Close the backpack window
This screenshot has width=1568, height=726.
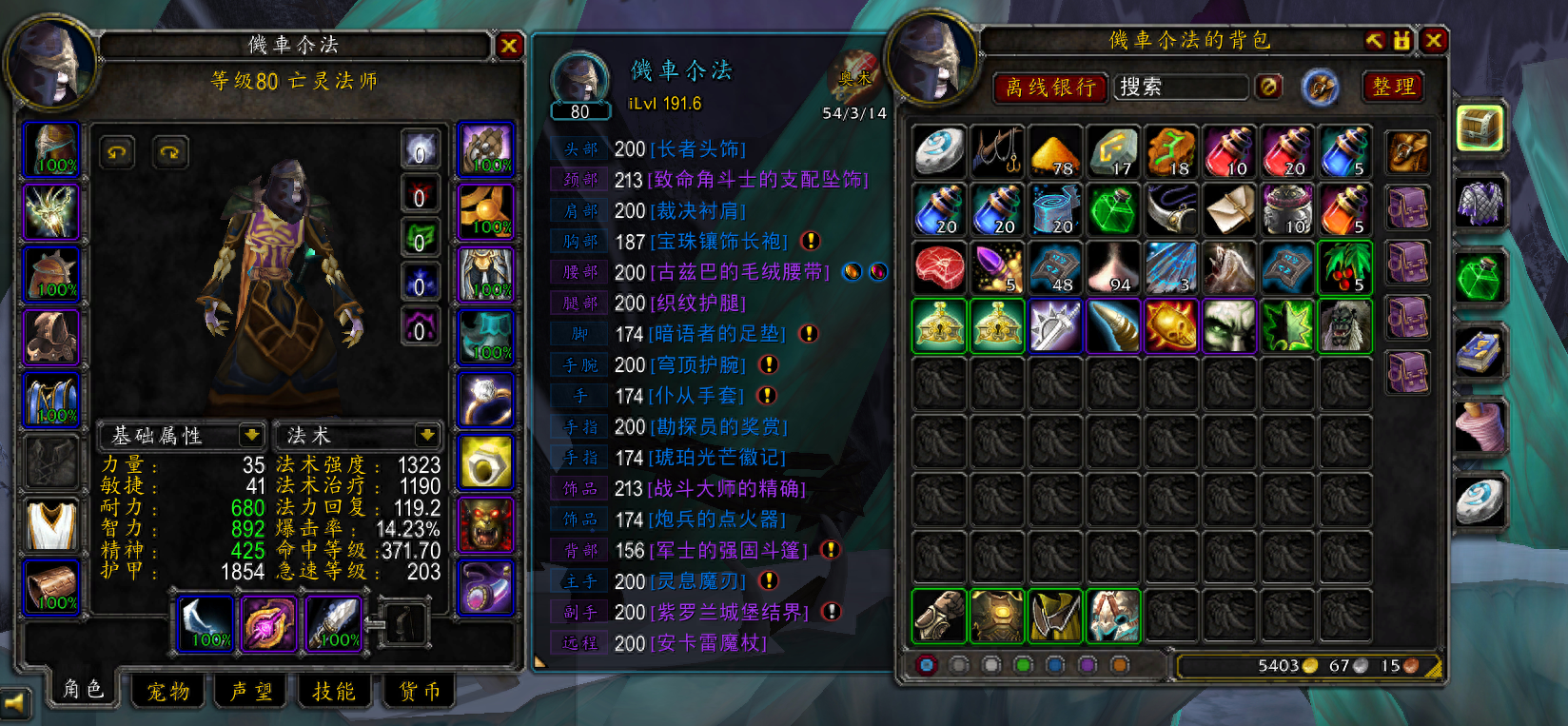tap(1433, 40)
